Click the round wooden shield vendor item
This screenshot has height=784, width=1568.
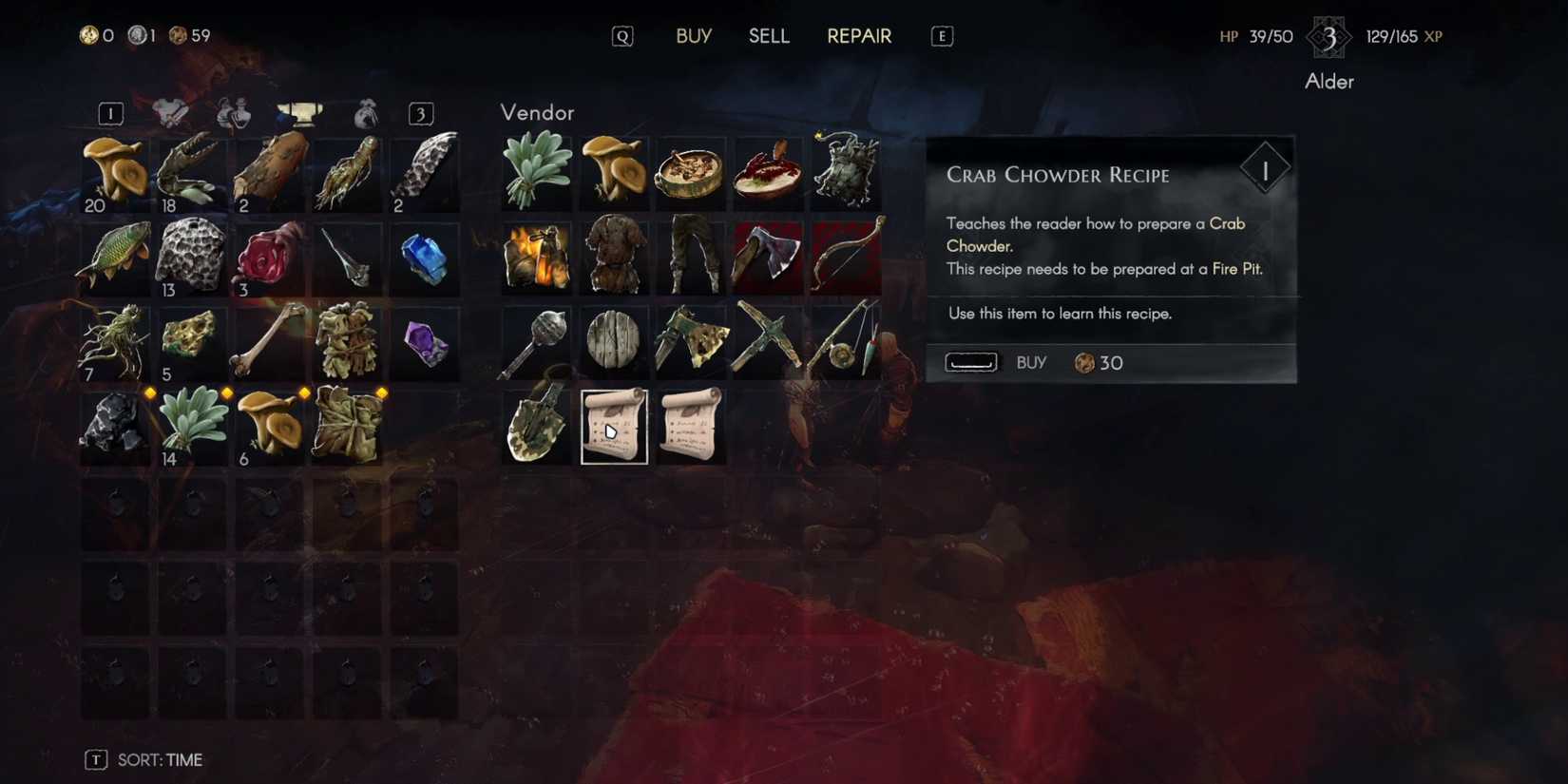(x=615, y=342)
